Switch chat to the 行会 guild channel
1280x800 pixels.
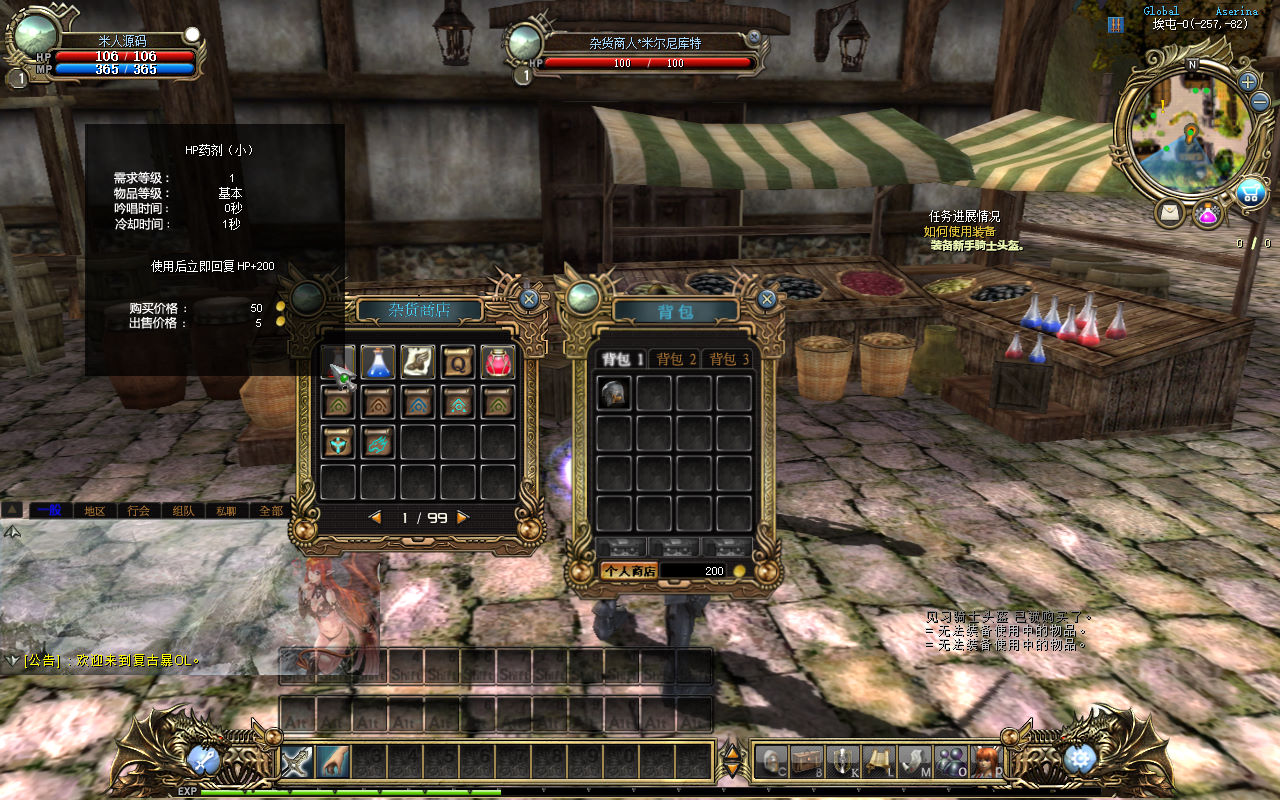(x=139, y=510)
